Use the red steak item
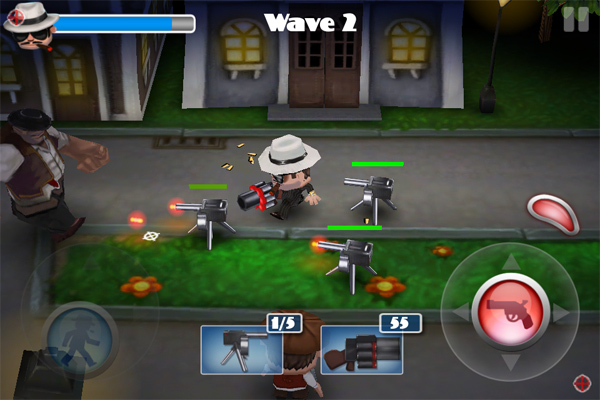Image resolution: width=600 pixels, height=400 pixels. (x=548, y=212)
